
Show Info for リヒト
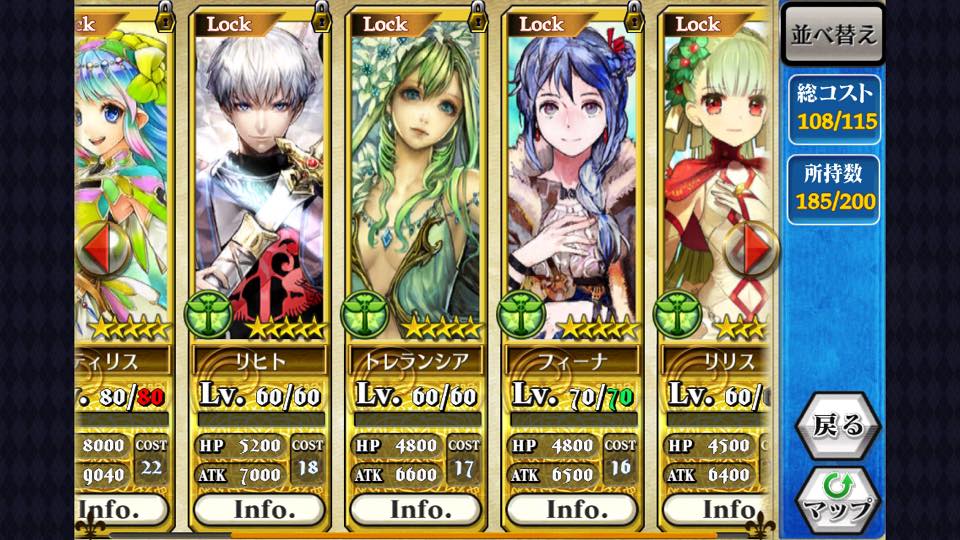point(260,509)
